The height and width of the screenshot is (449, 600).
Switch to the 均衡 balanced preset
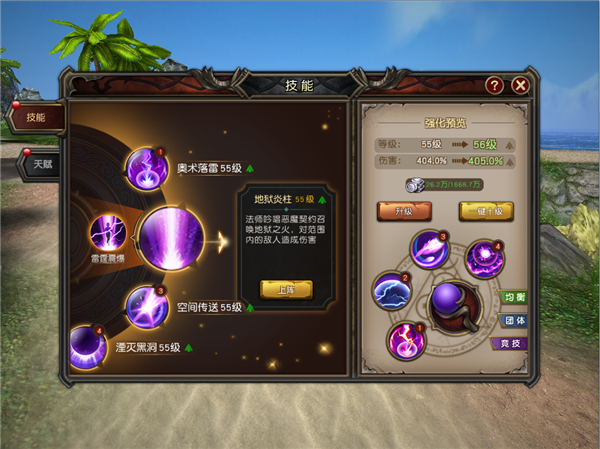tap(515, 298)
